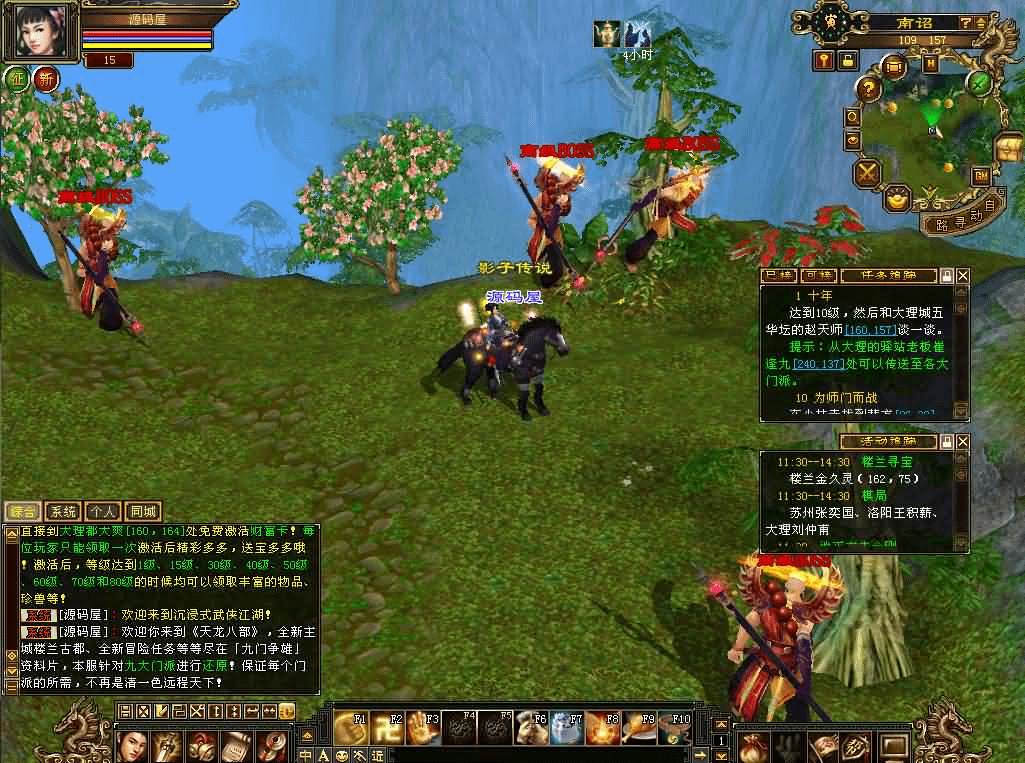Select the 综合 chat tab
Screen dimensions: 1025x763
pos(23,511)
